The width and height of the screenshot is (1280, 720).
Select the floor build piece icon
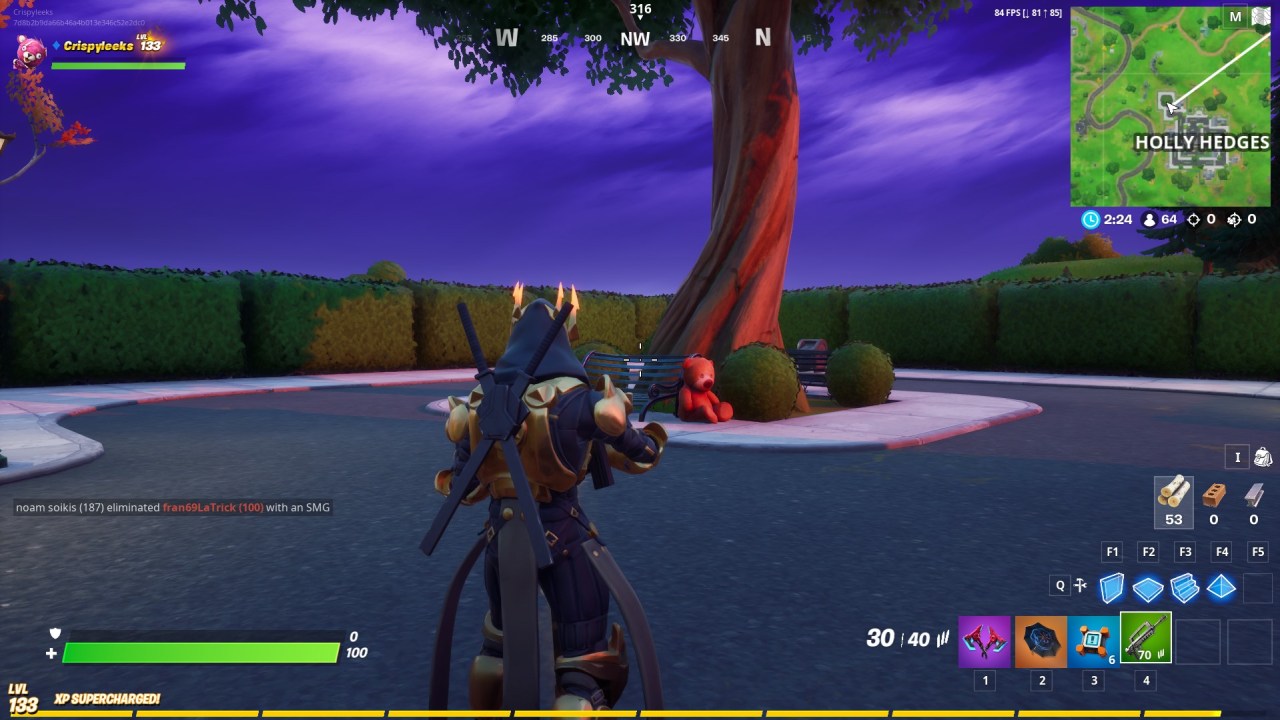pos(1148,588)
